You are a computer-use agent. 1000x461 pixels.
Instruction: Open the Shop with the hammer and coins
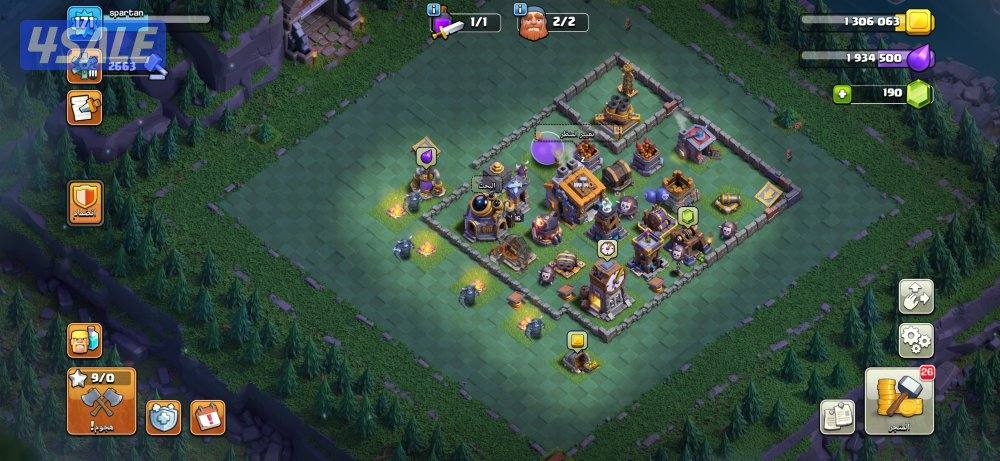[898, 401]
